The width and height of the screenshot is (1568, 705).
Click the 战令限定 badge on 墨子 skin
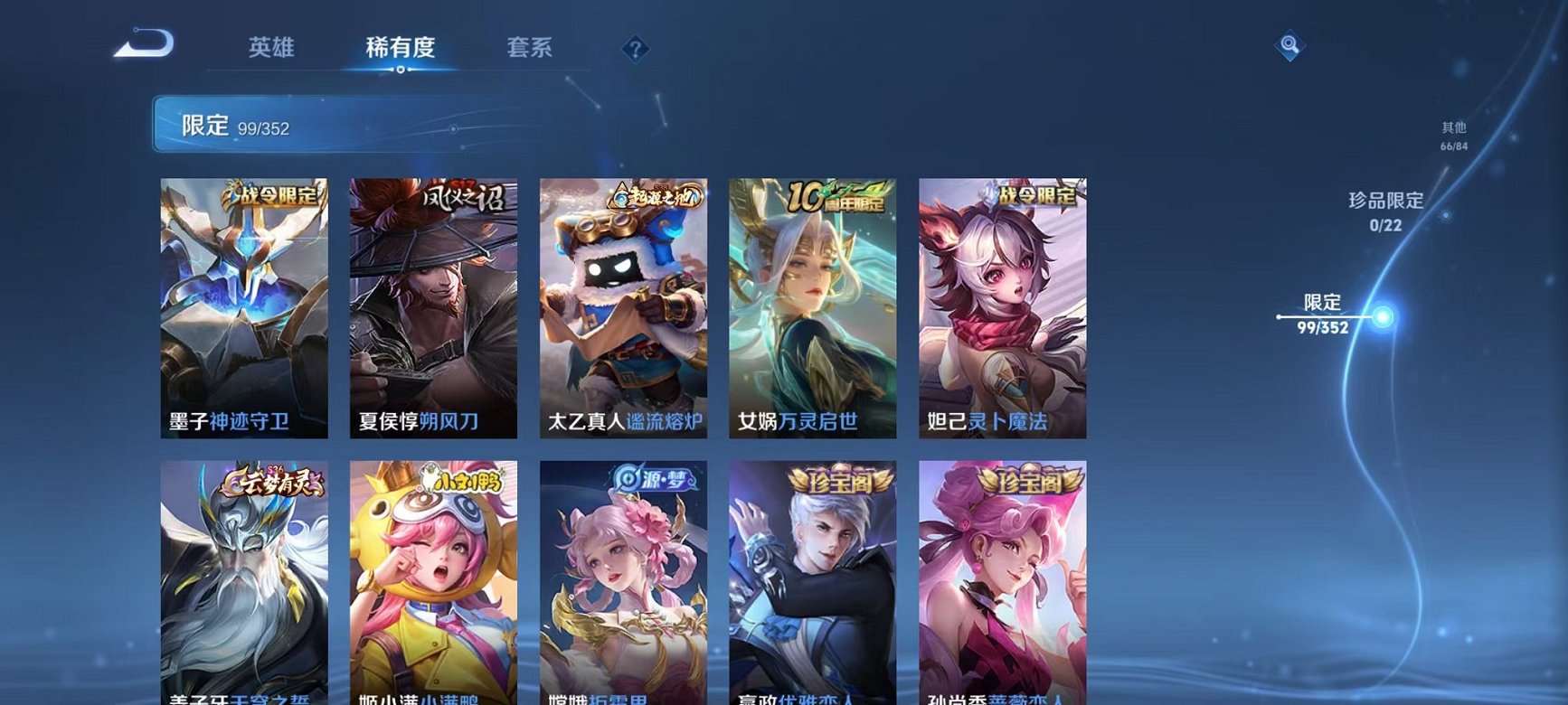click(x=270, y=195)
